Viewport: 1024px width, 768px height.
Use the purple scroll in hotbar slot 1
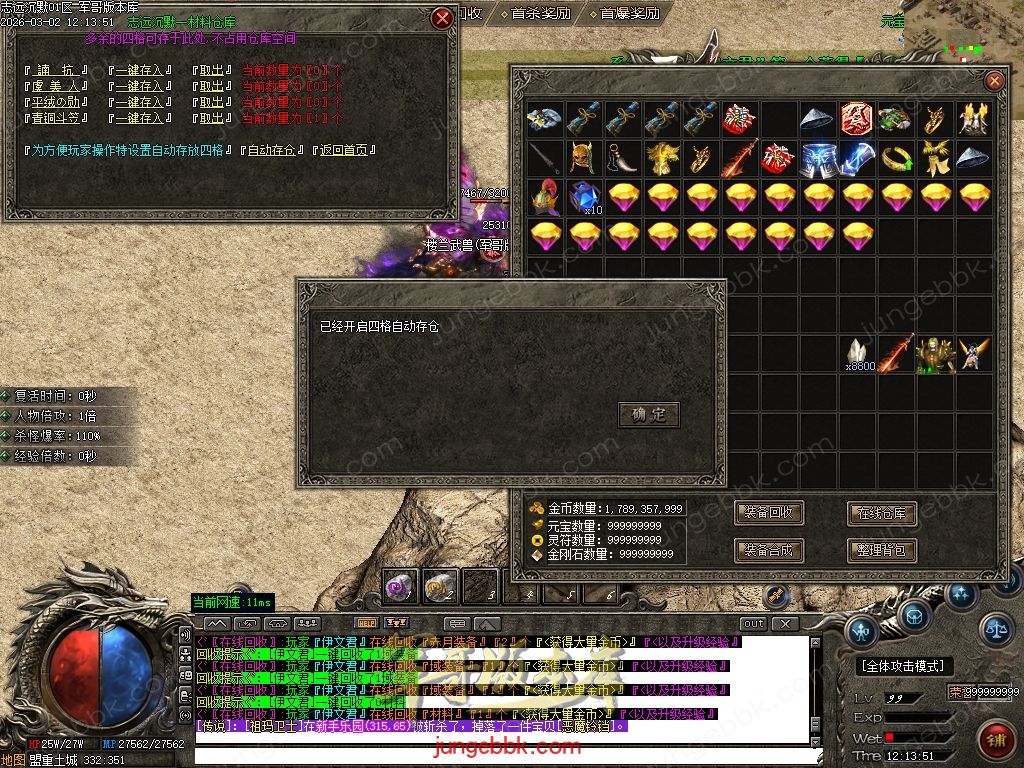(402, 586)
